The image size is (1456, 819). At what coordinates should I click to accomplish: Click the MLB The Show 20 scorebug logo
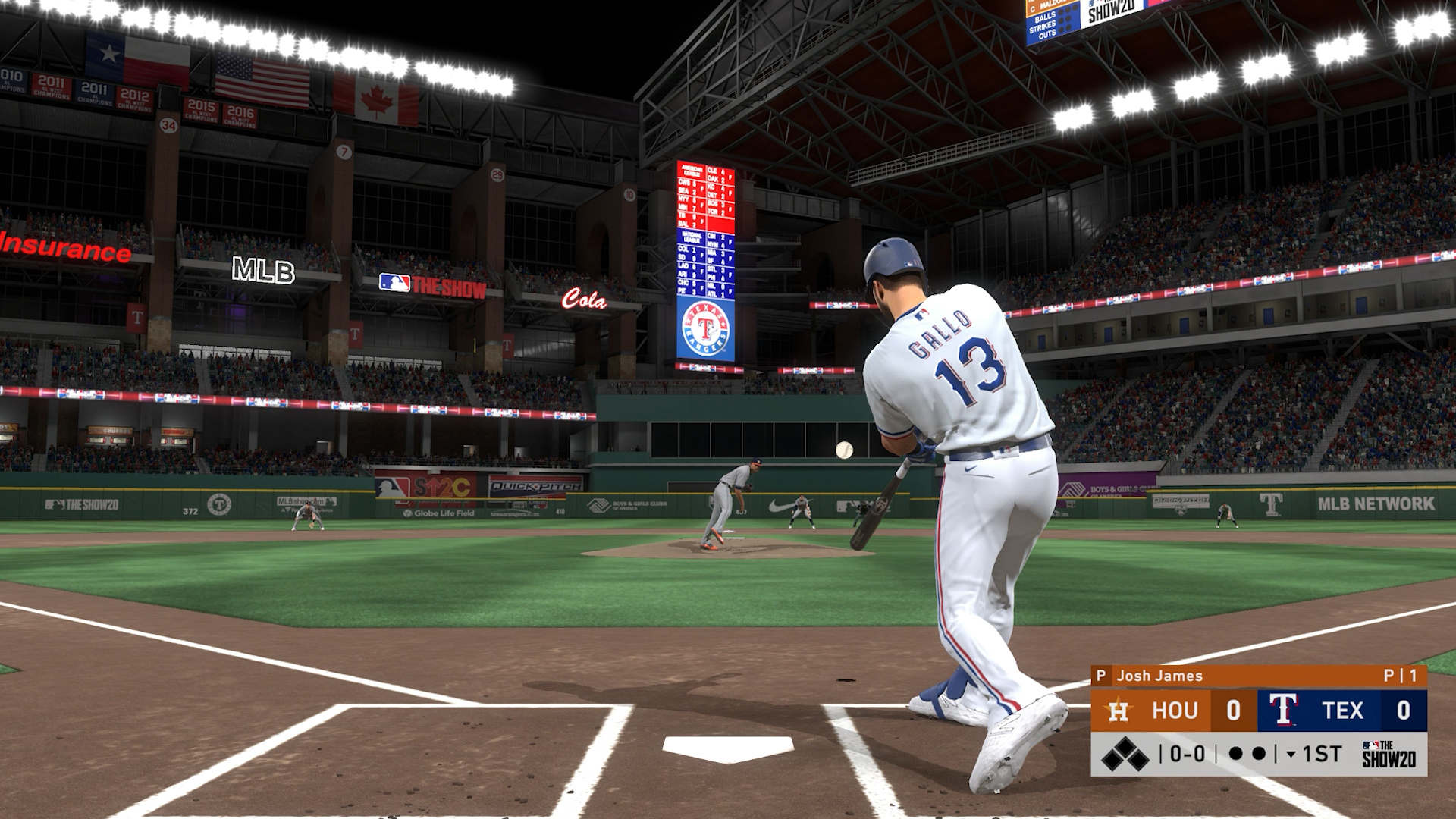point(1388,754)
